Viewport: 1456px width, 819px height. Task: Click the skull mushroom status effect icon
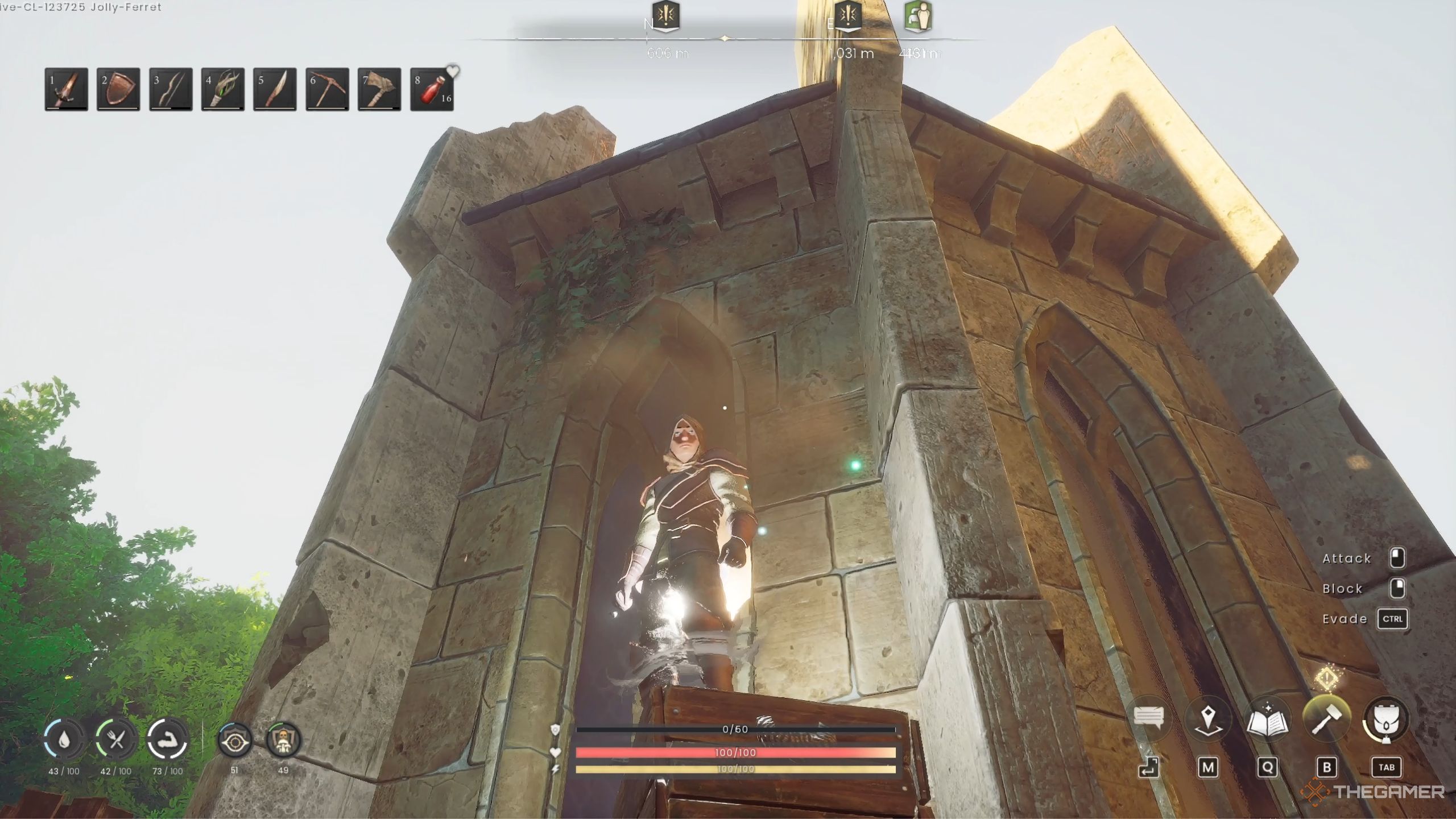coord(283,739)
